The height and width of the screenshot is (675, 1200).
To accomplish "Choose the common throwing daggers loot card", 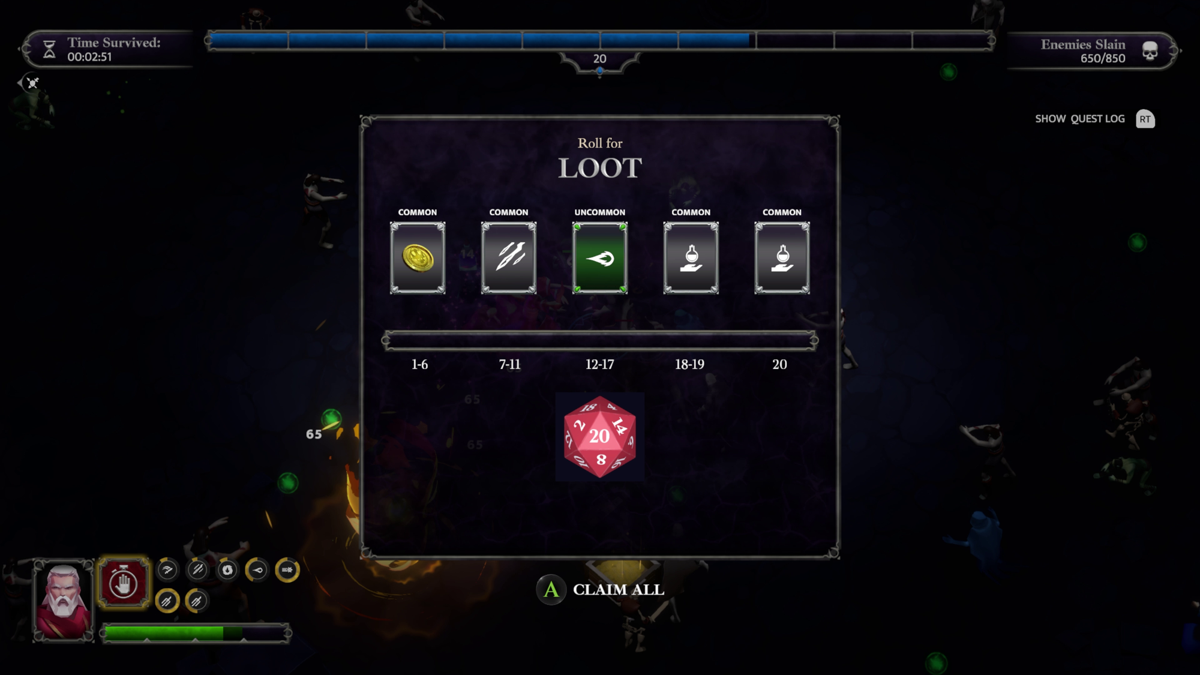I will coord(509,258).
